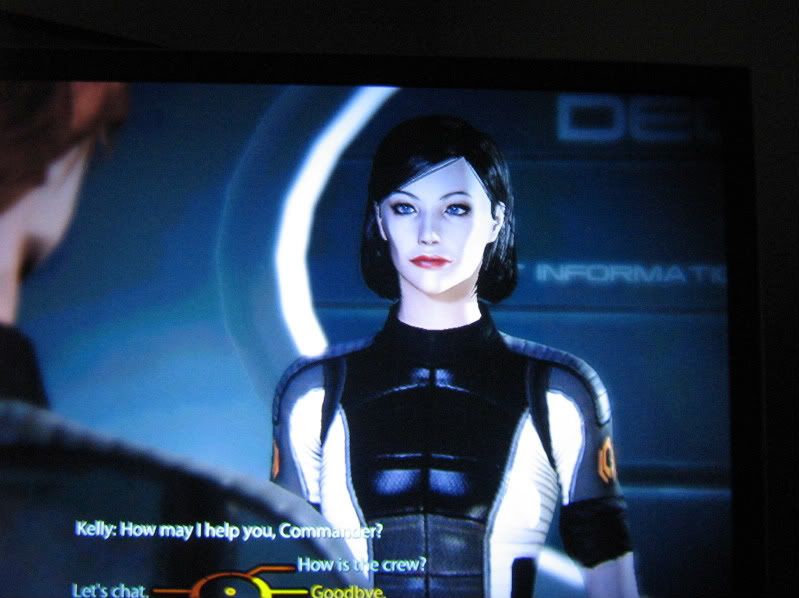Pick the "Let's chat." dialogue choice
This screenshot has width=799, height=598.
pyautogui.click(x=111, y=590)
